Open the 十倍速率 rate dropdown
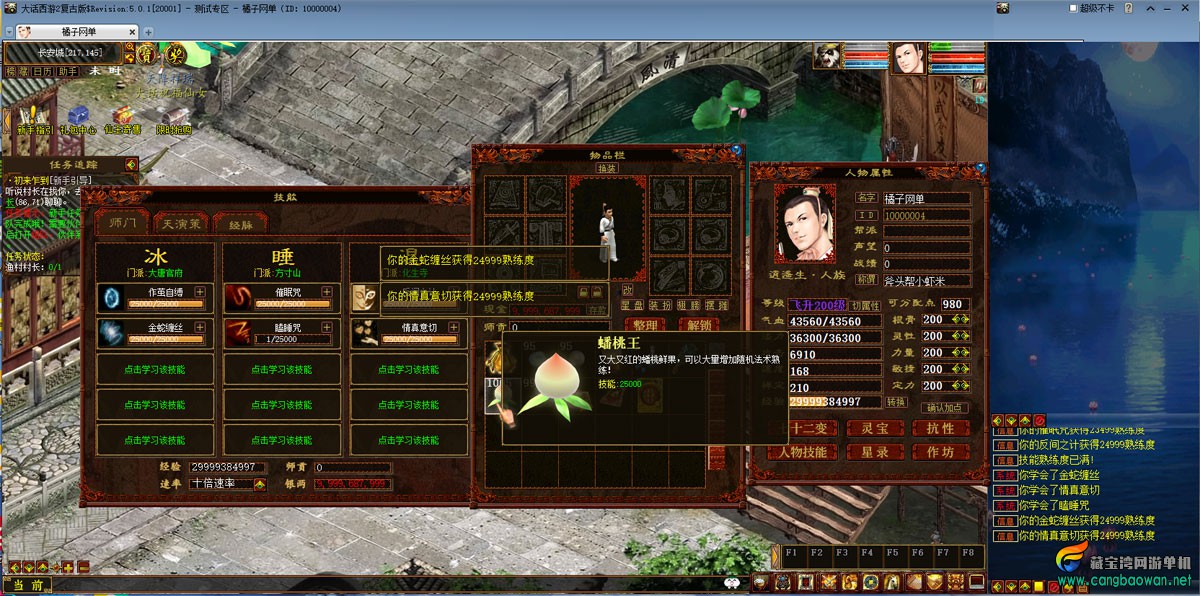 [x=260, y=484]
